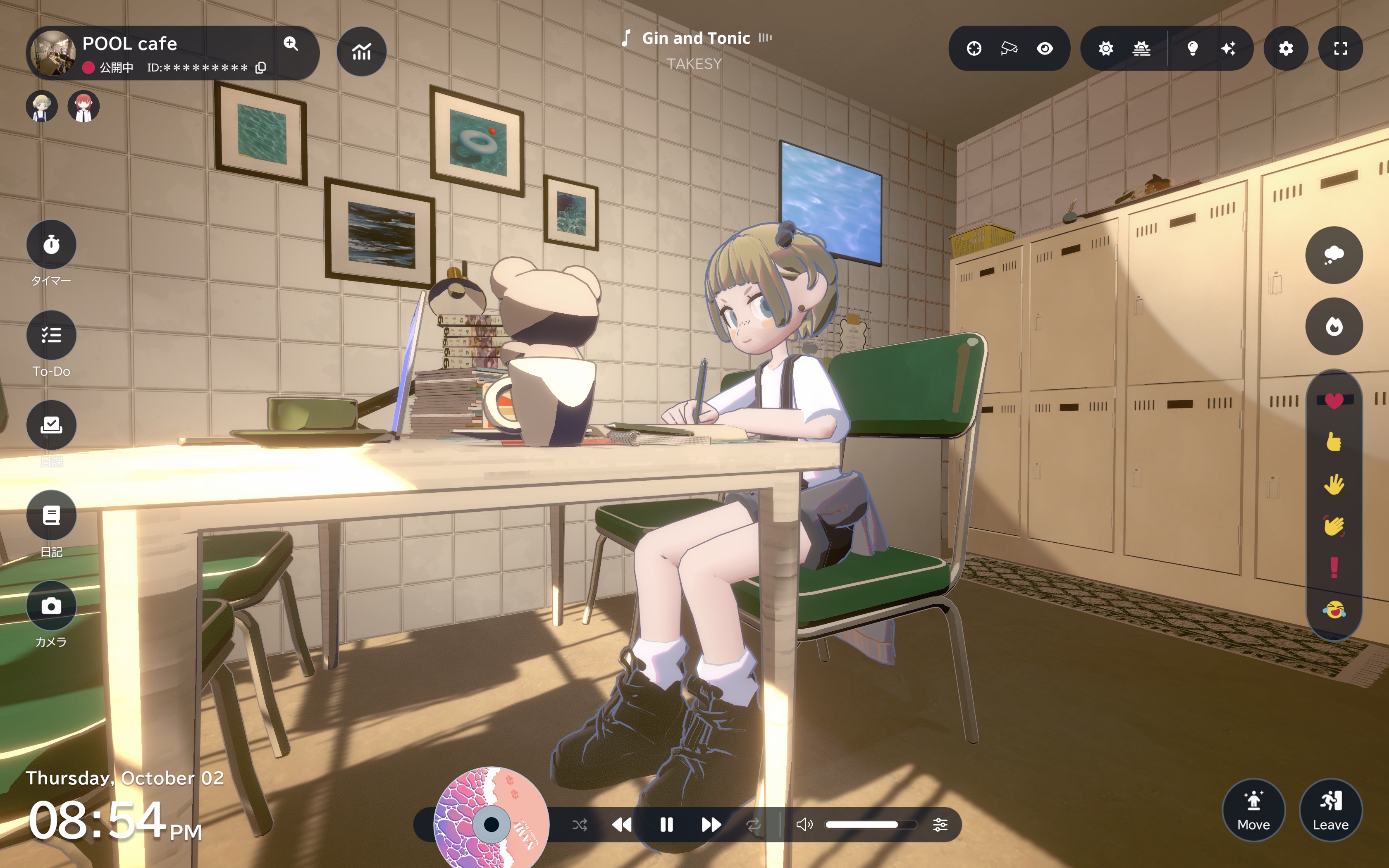
Task: Copy the room ID
Action: (260, 68)
